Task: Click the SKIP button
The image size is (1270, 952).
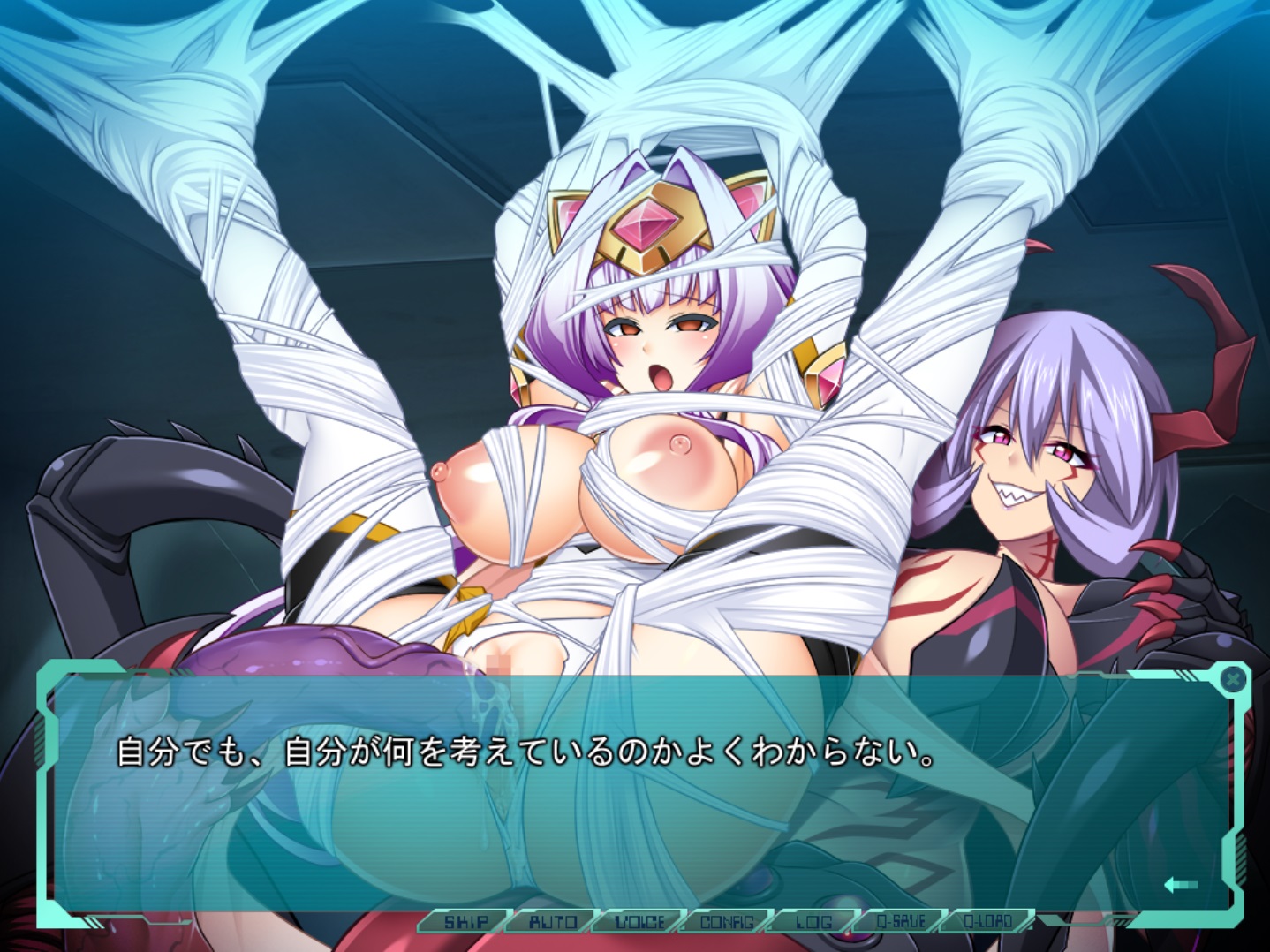Action: pos(465,922)
